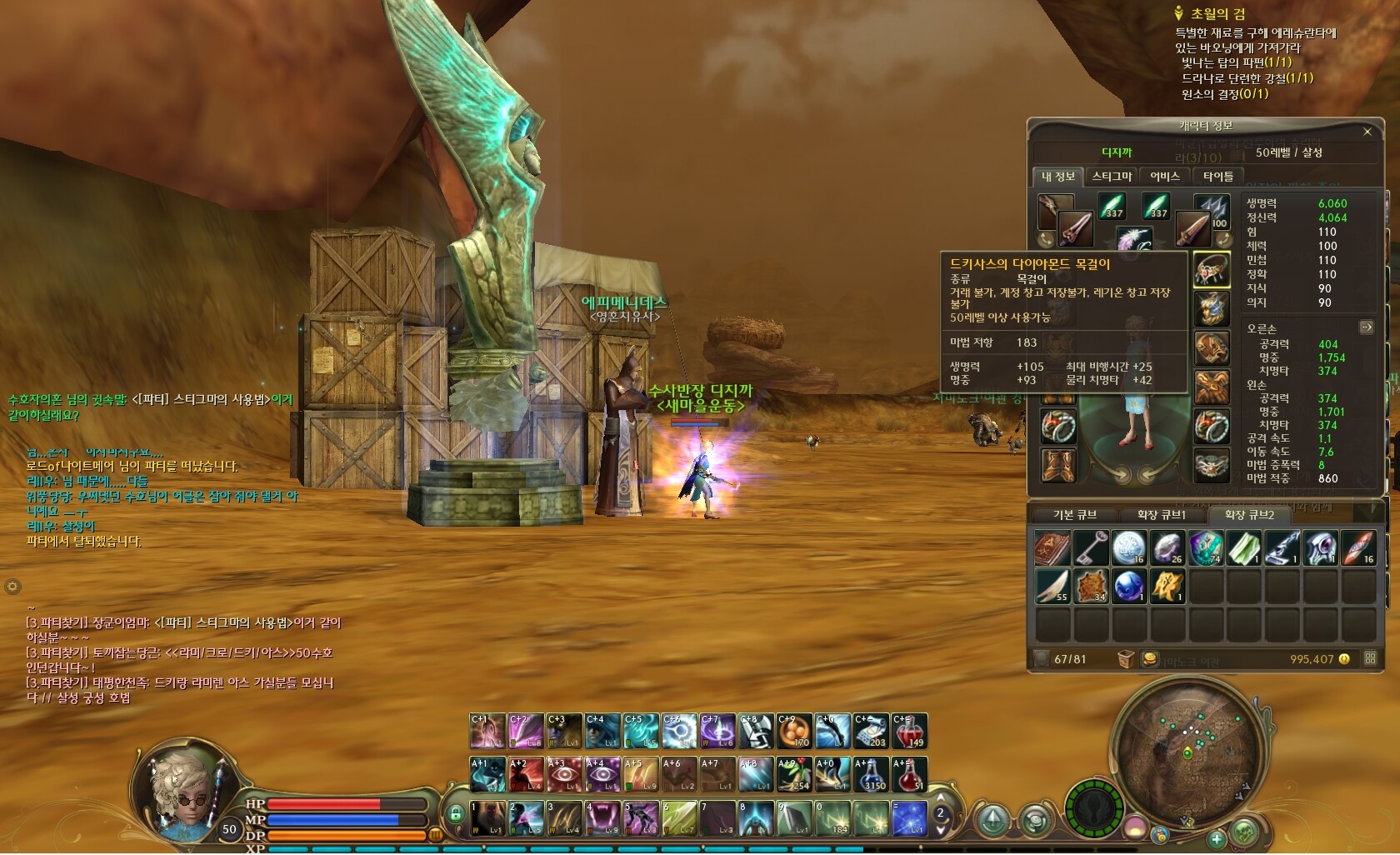Switch to the 스티그마 tab
Screen dimensions: 1400x855
pos(1112,177)
